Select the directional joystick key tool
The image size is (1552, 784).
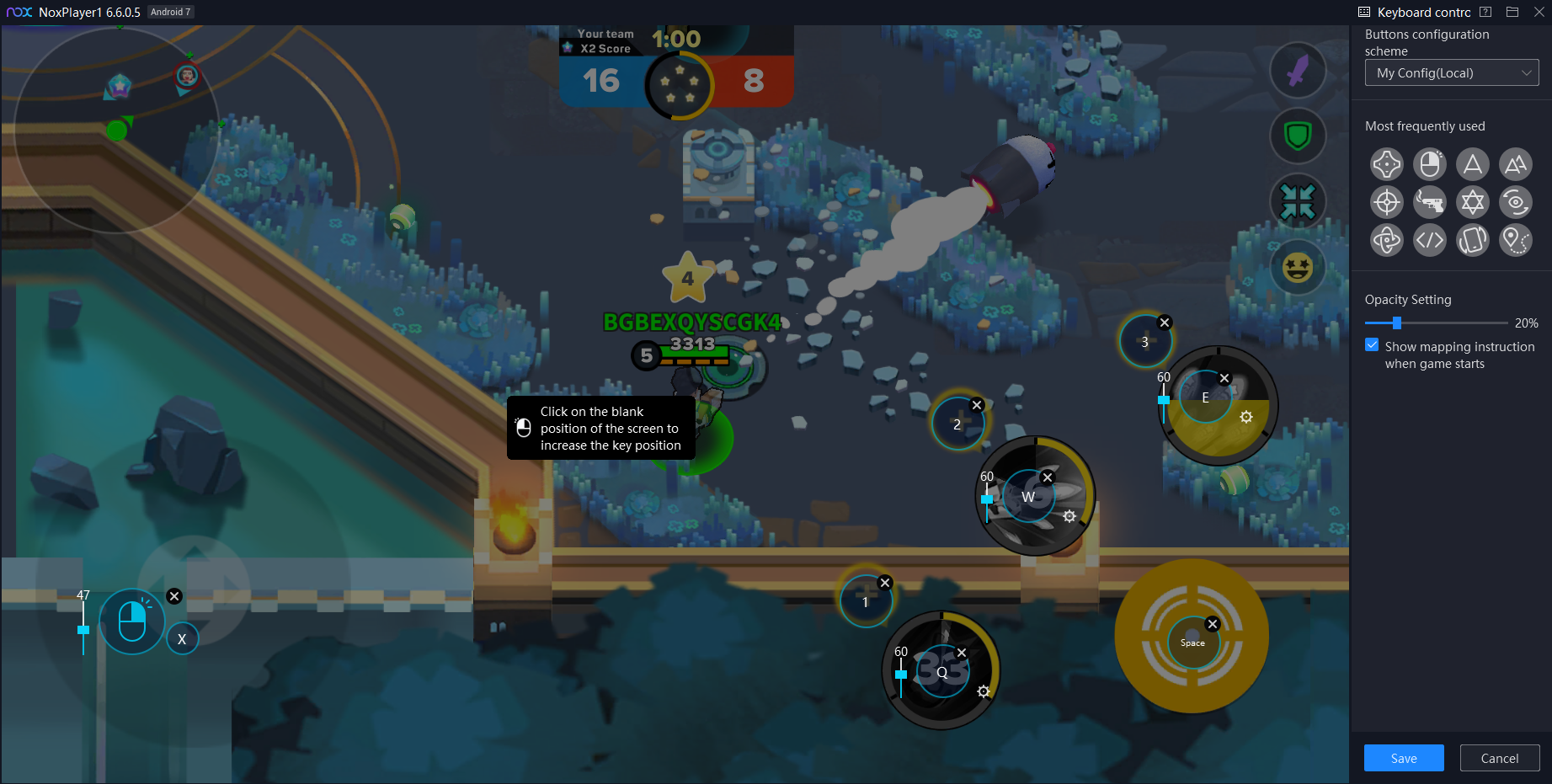click(1386, 164)
